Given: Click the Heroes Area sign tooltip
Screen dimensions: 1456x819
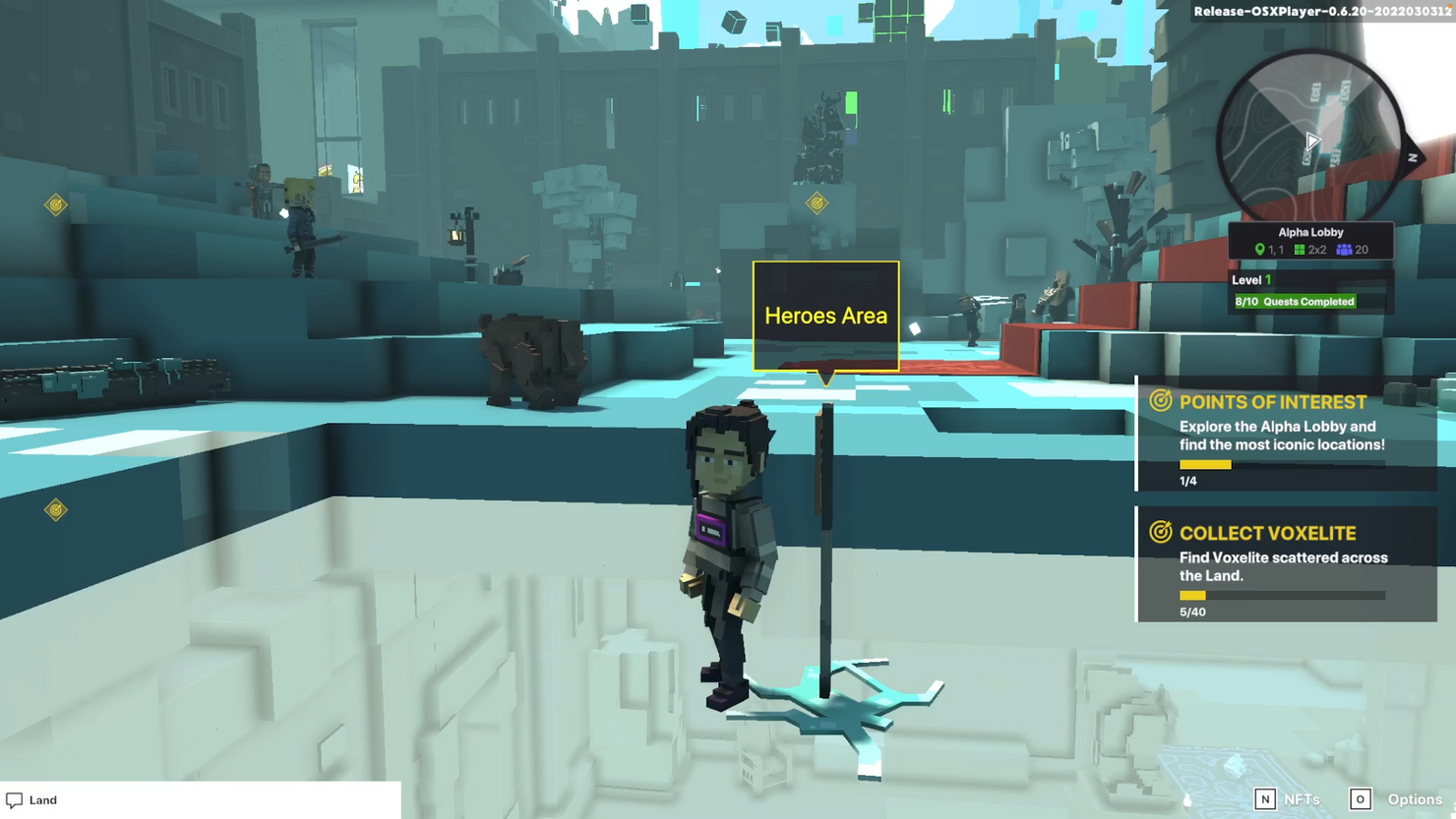Looking at the screenshot, I should click(825, 316).
